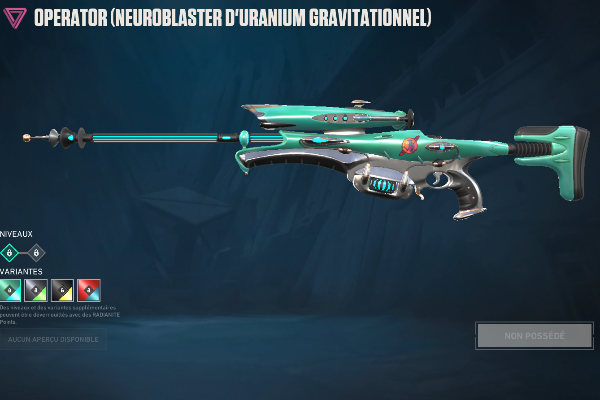Choose the black and yellow variant swatch
This screenshot has width=600, height=400.
click(x=63, y=290)
